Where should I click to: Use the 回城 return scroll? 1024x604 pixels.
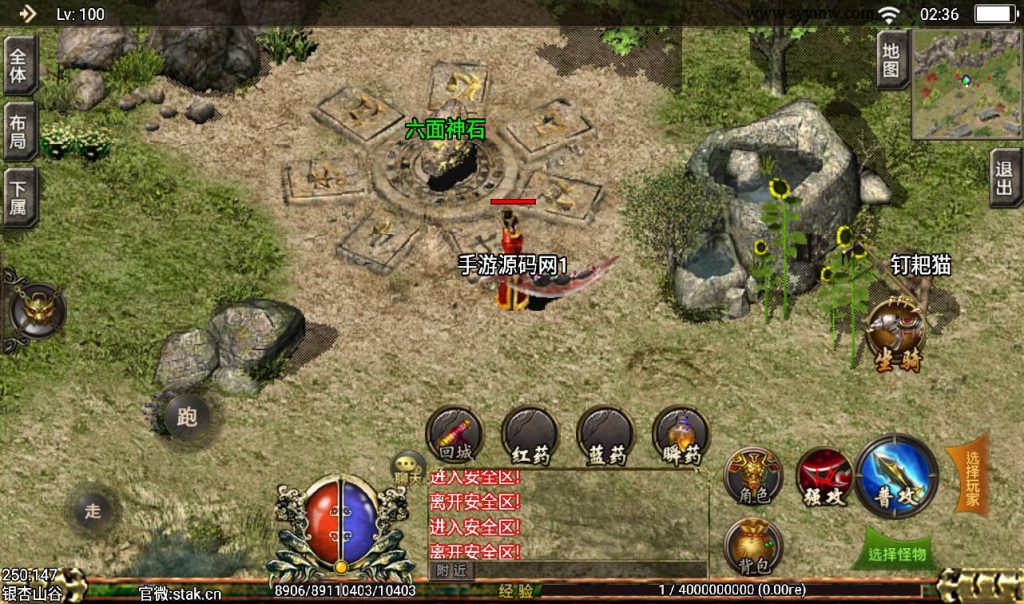[x=455, y=435]
